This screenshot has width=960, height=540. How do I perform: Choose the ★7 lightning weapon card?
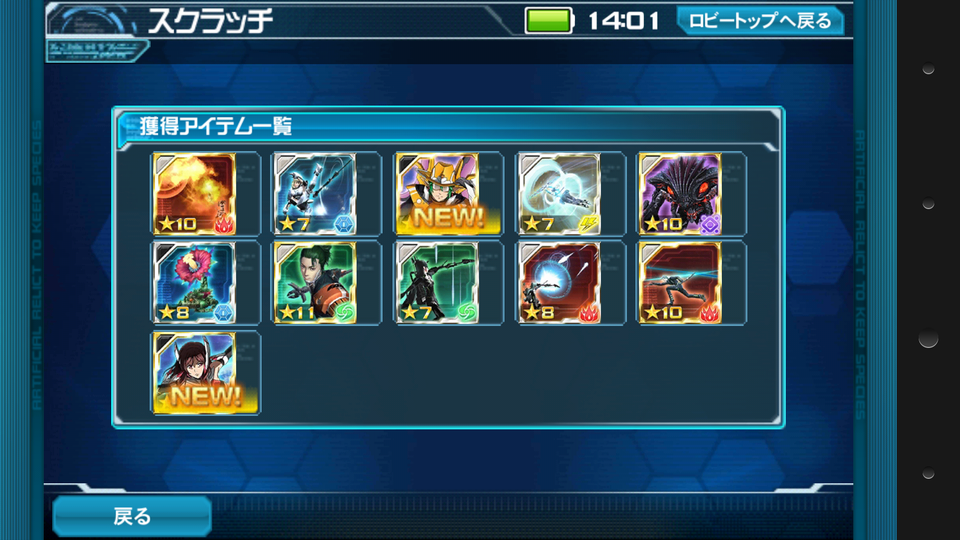(x=558, y=193)
